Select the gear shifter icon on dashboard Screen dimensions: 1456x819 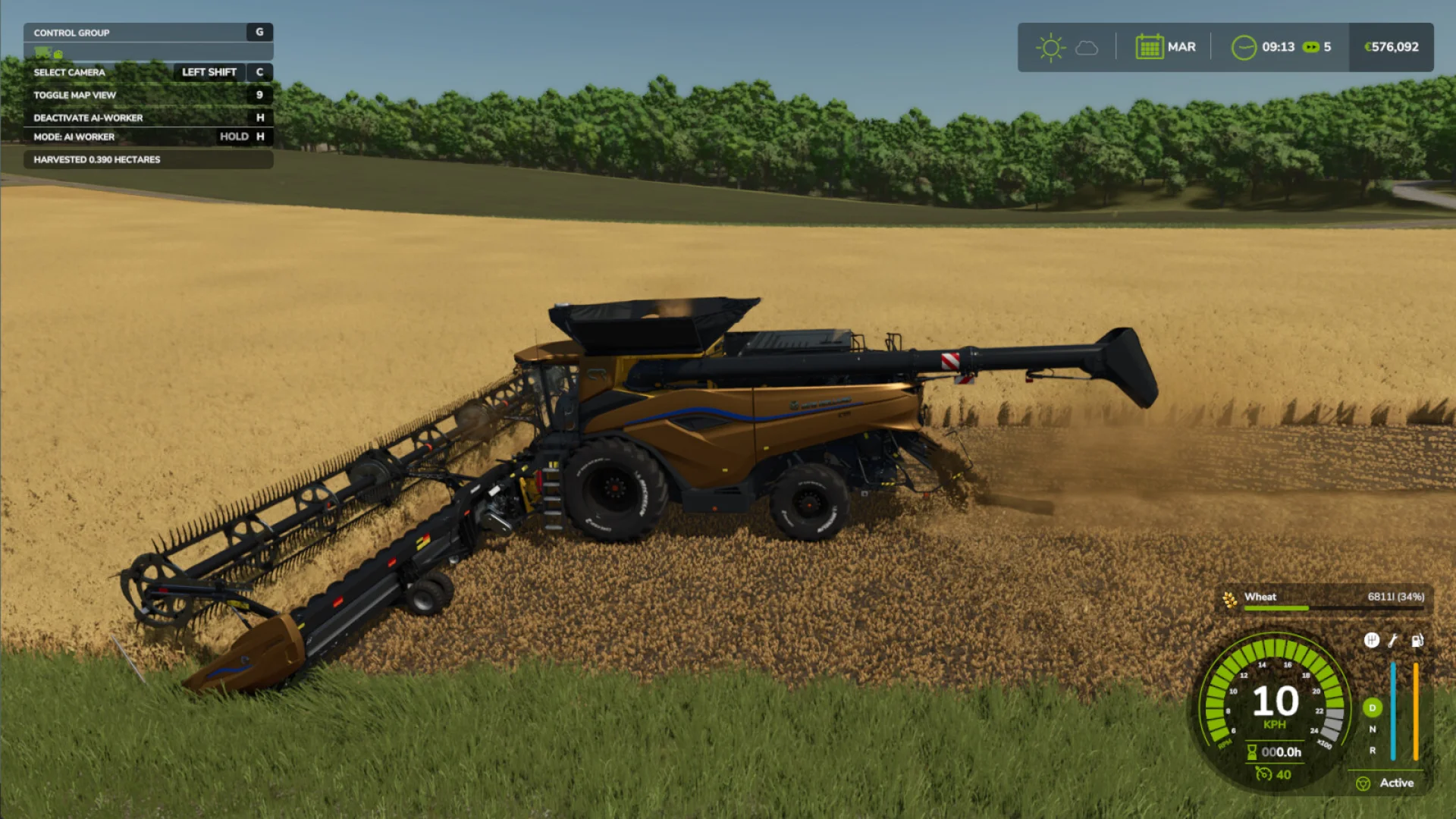point(1371,642)
